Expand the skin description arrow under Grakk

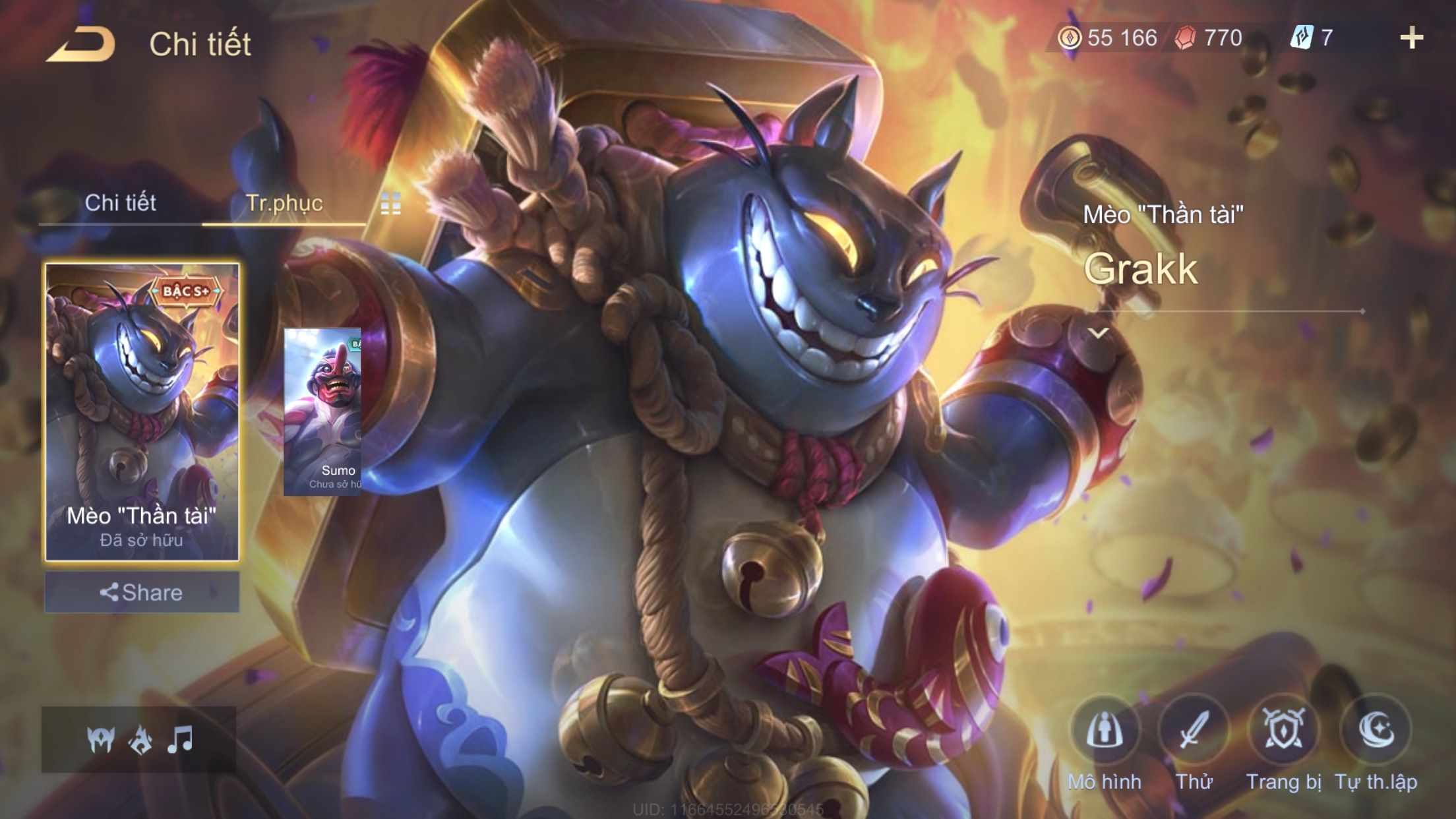[1098, 333]
